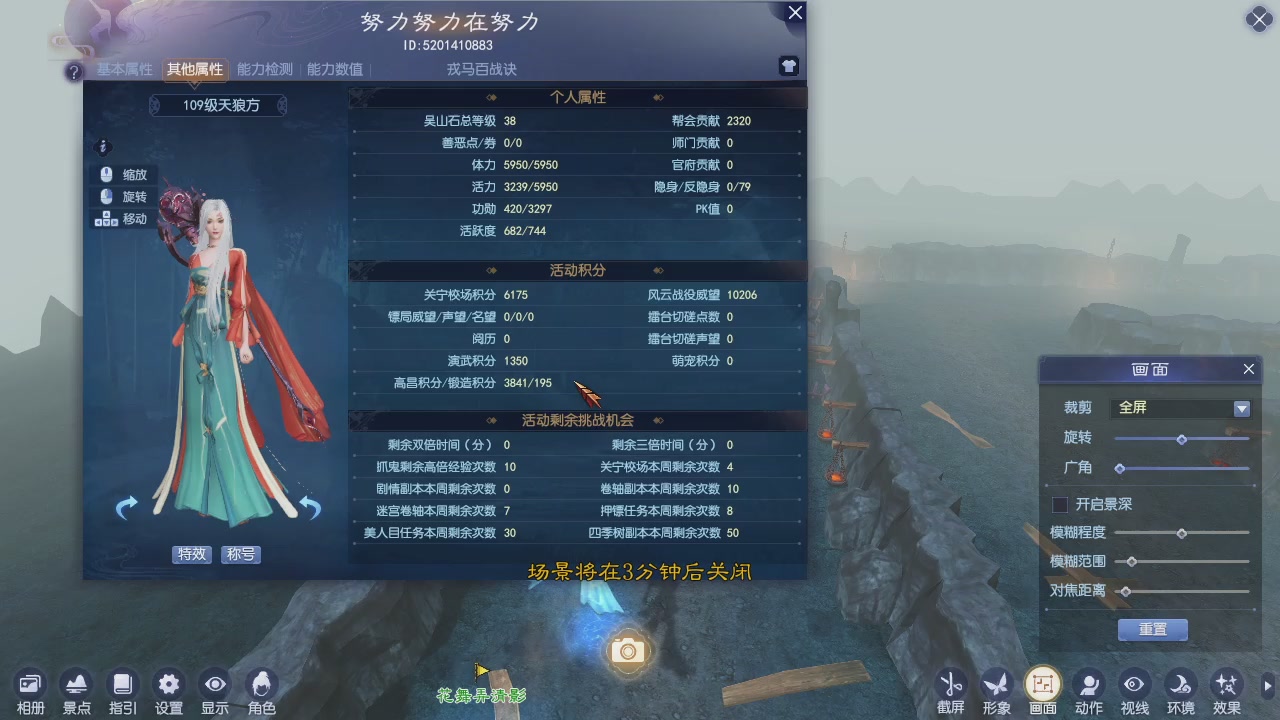Expand the 109级天狼方 title selector
The image size is (1280, 720).
tap(217, 104)
